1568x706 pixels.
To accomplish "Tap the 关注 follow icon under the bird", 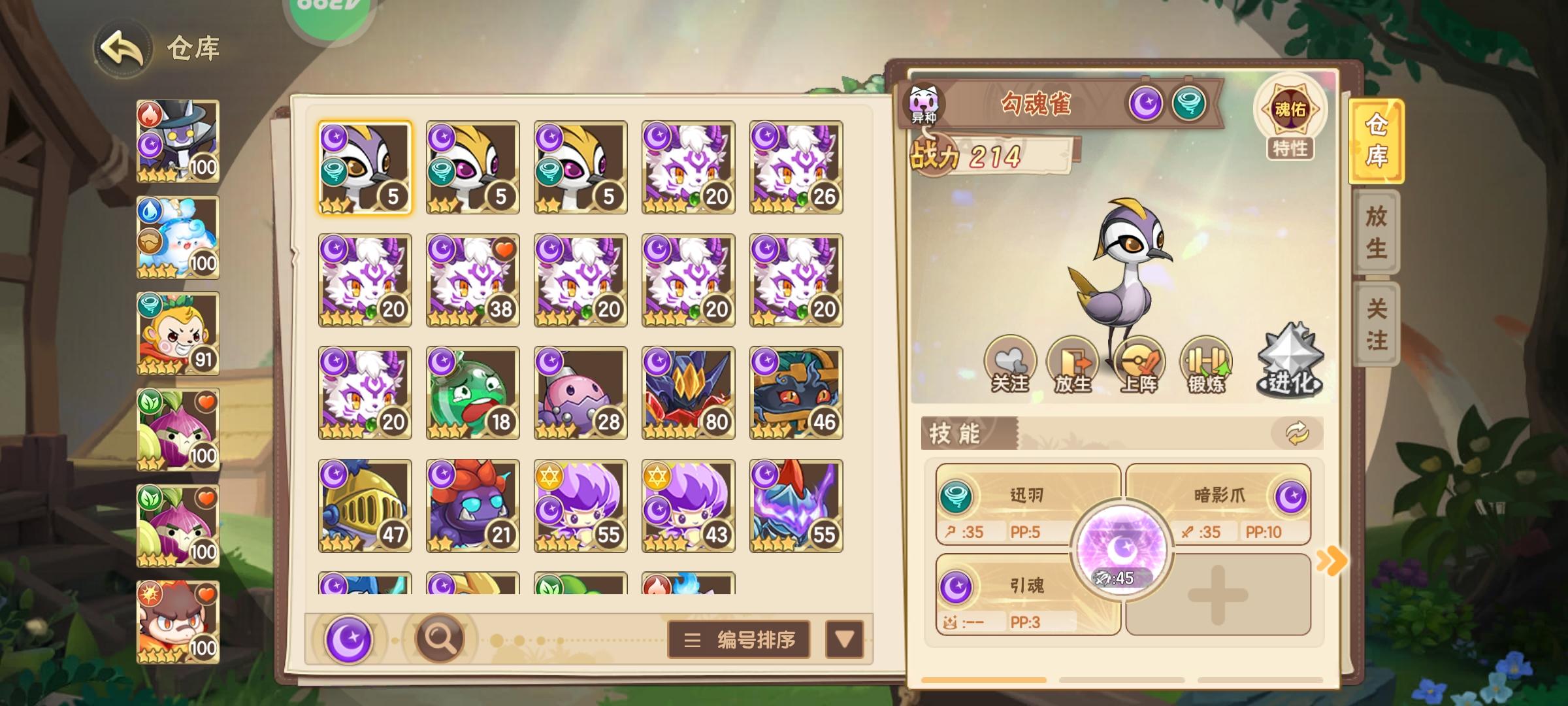I will click(x=1010, y=363).
